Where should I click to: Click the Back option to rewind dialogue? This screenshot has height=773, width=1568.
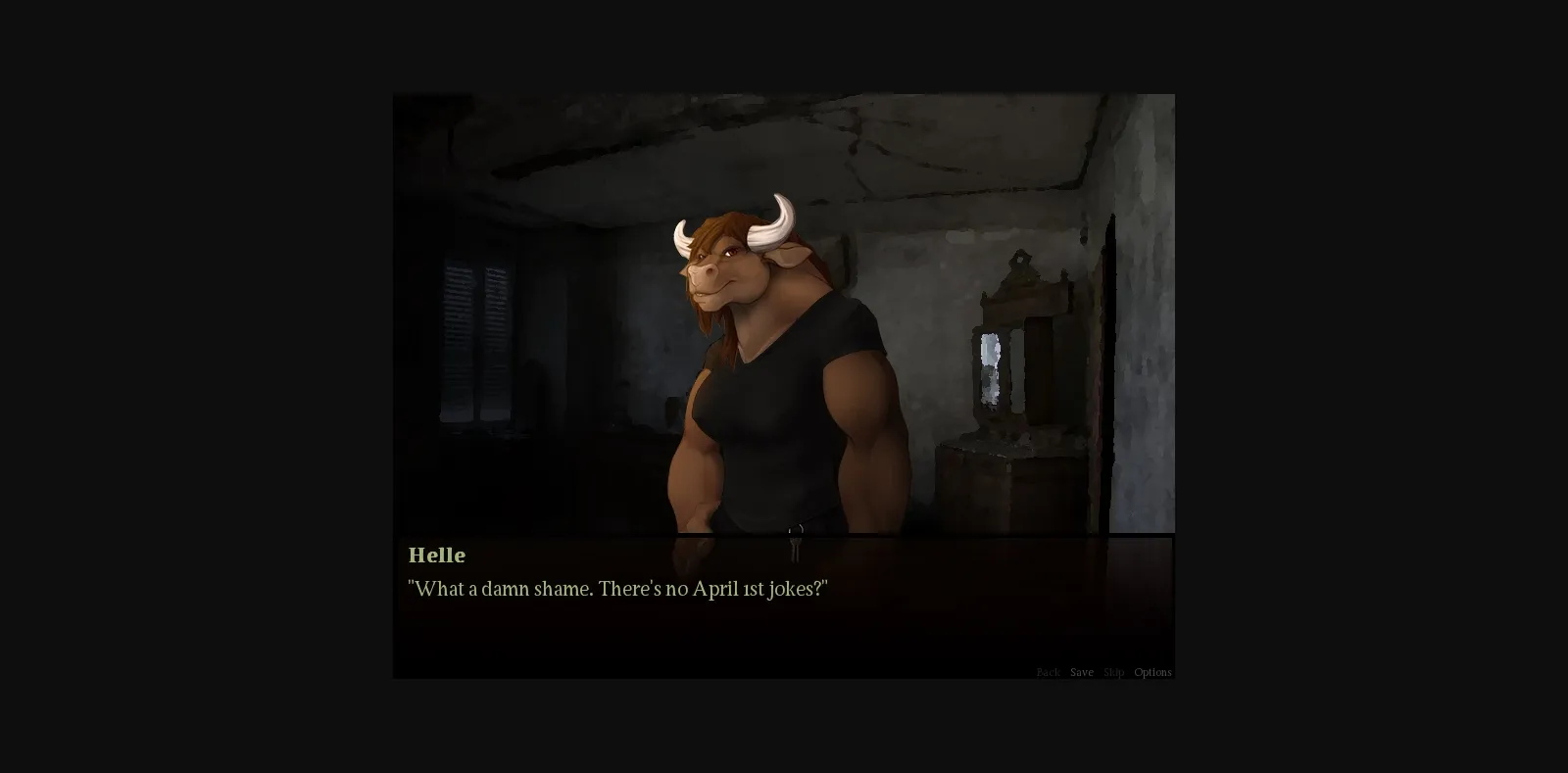(x=1048, y=672)
